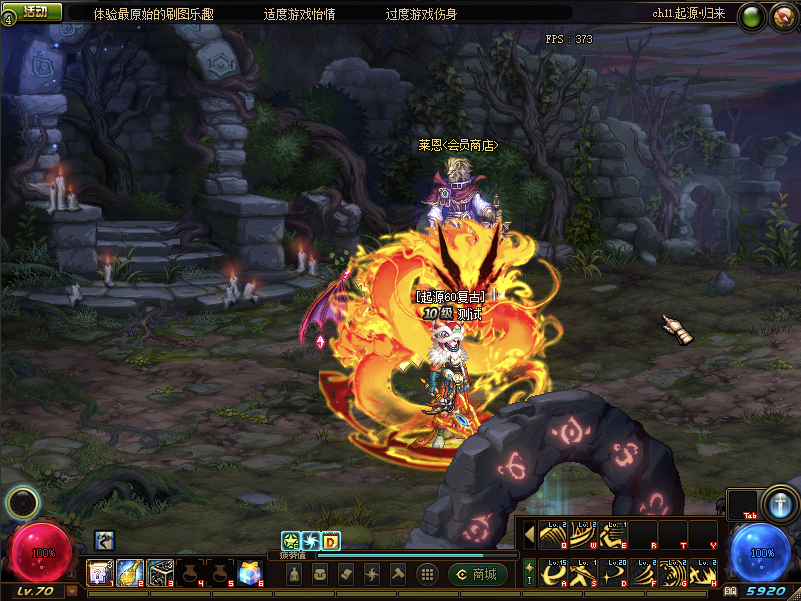801x601 pixels.
Task: Open the quest scroll icon in the menu bar
Action: coord(345,574)
